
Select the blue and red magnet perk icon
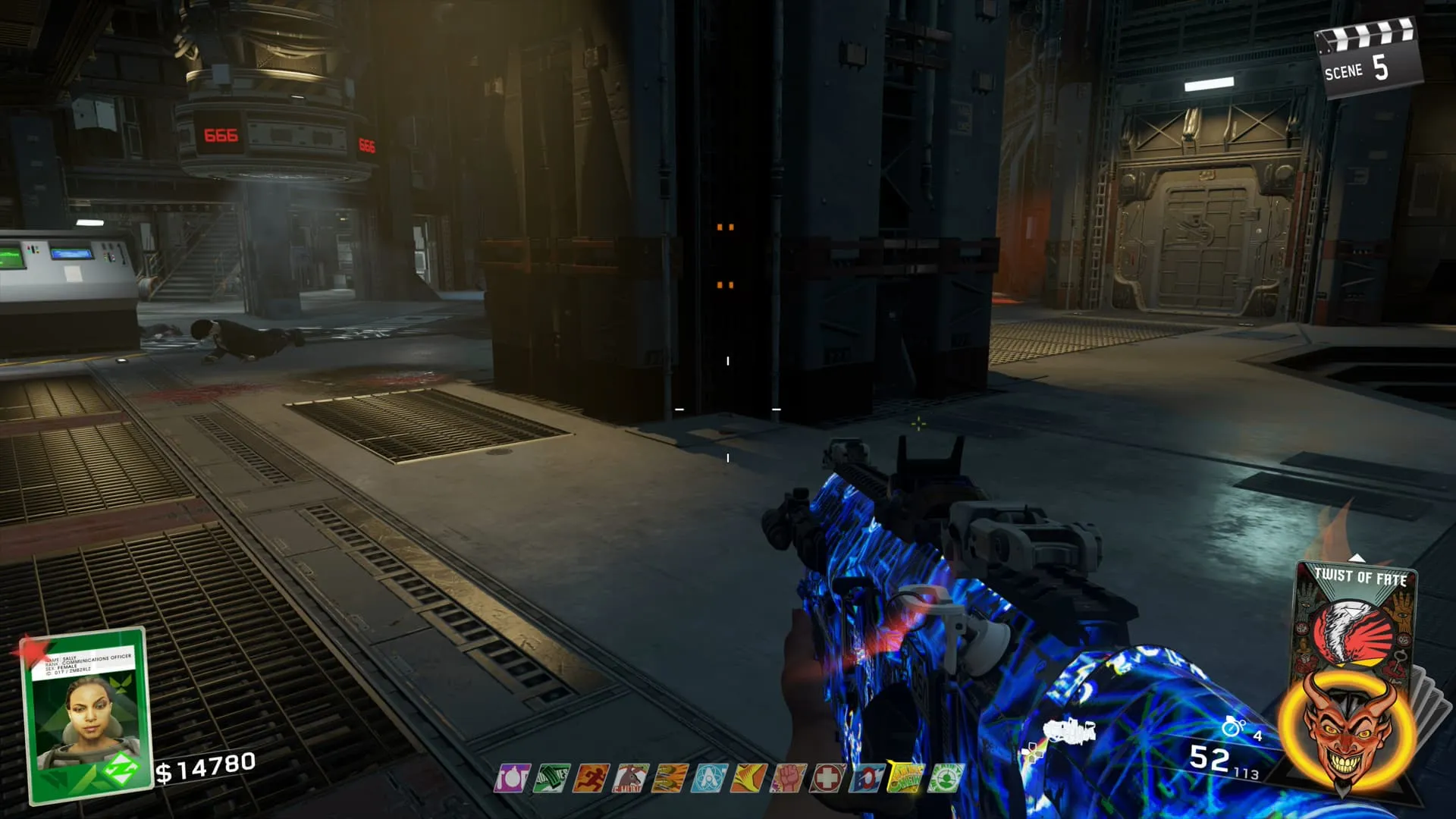click(867, 778)
